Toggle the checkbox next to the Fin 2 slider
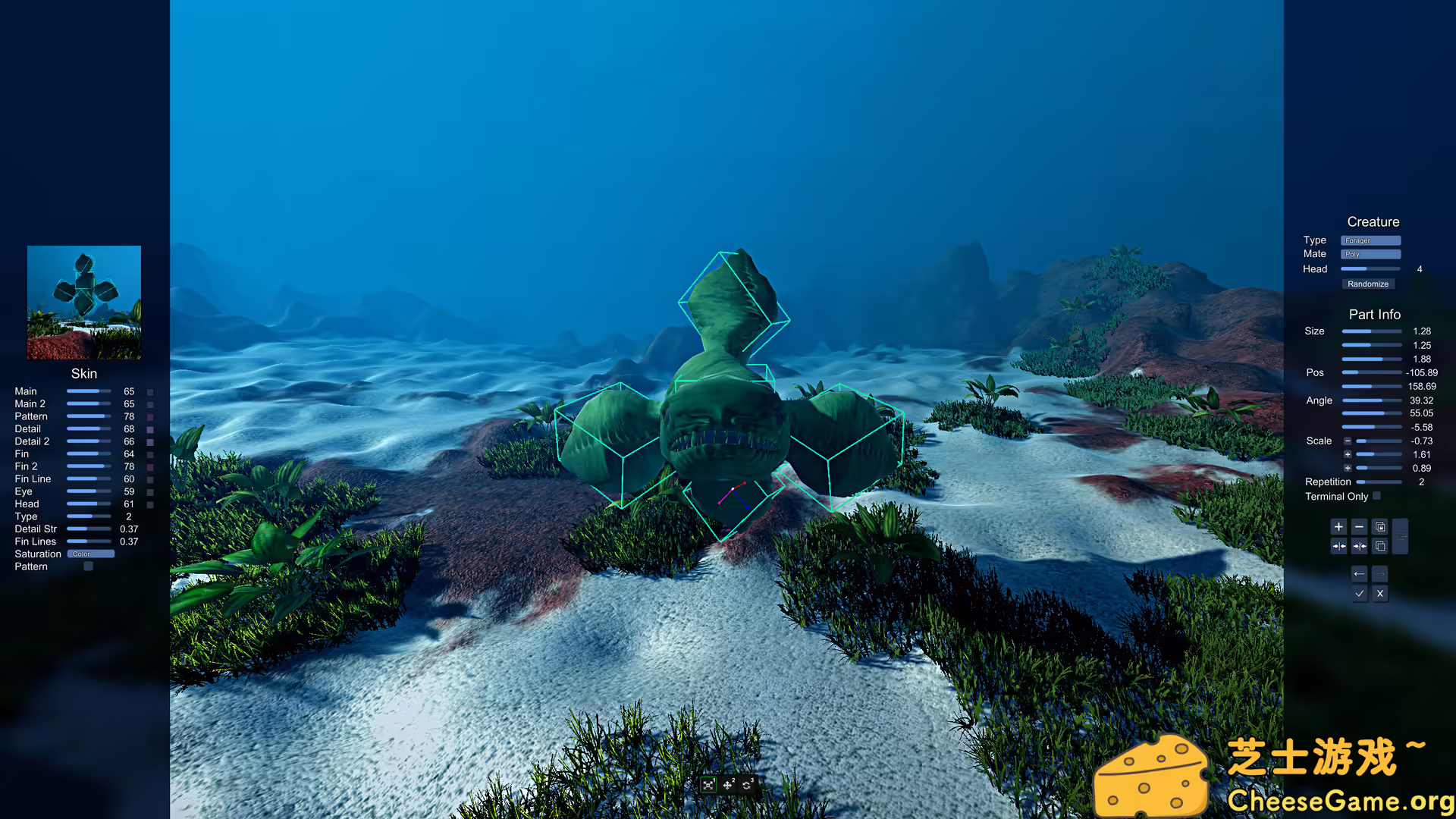Image resolution: width=1456 pixels, height=819 pixels. (150, 466)
